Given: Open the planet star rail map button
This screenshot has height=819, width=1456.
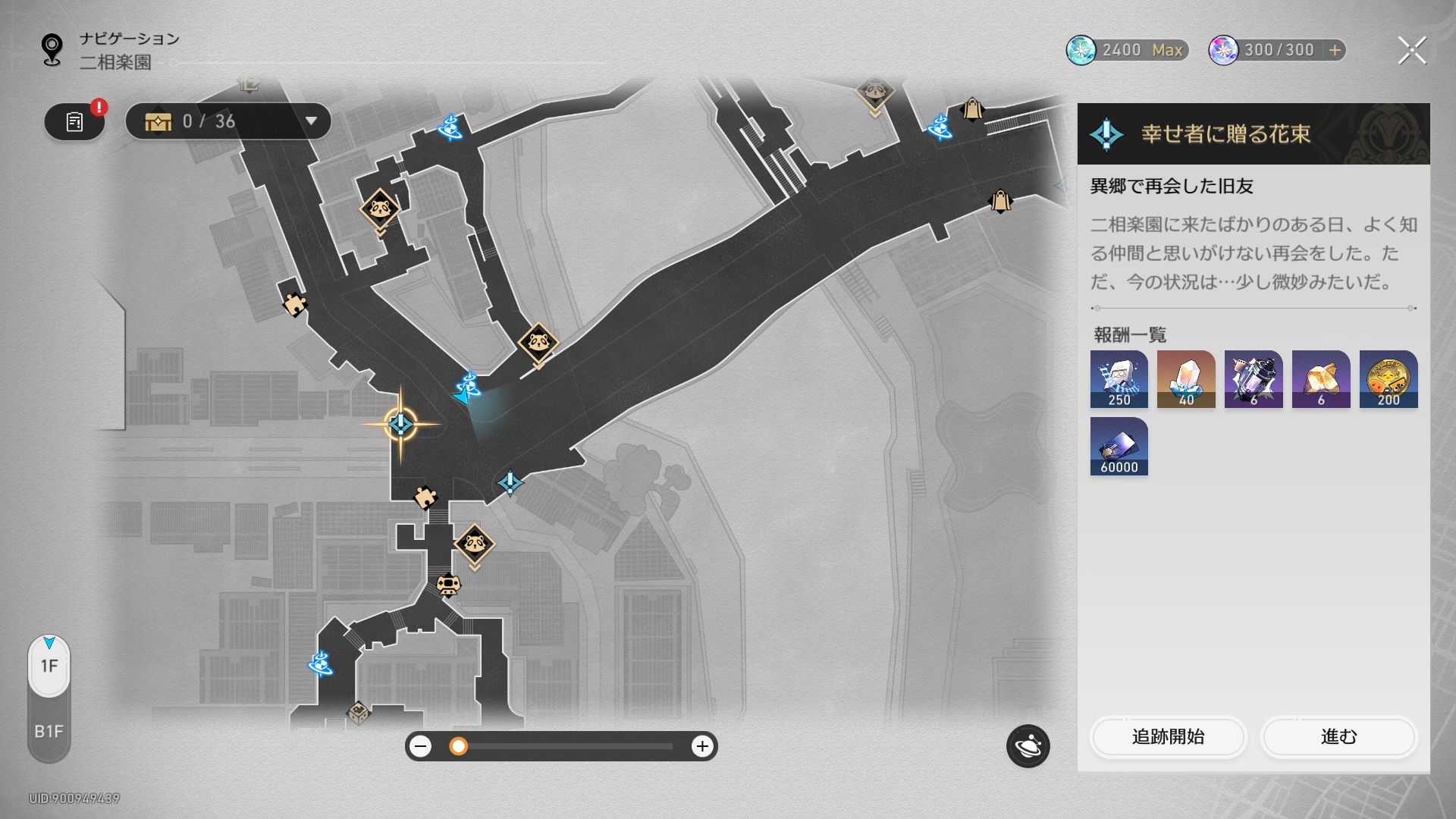Looking at the screenshot, I should [x=1028, y=746].
